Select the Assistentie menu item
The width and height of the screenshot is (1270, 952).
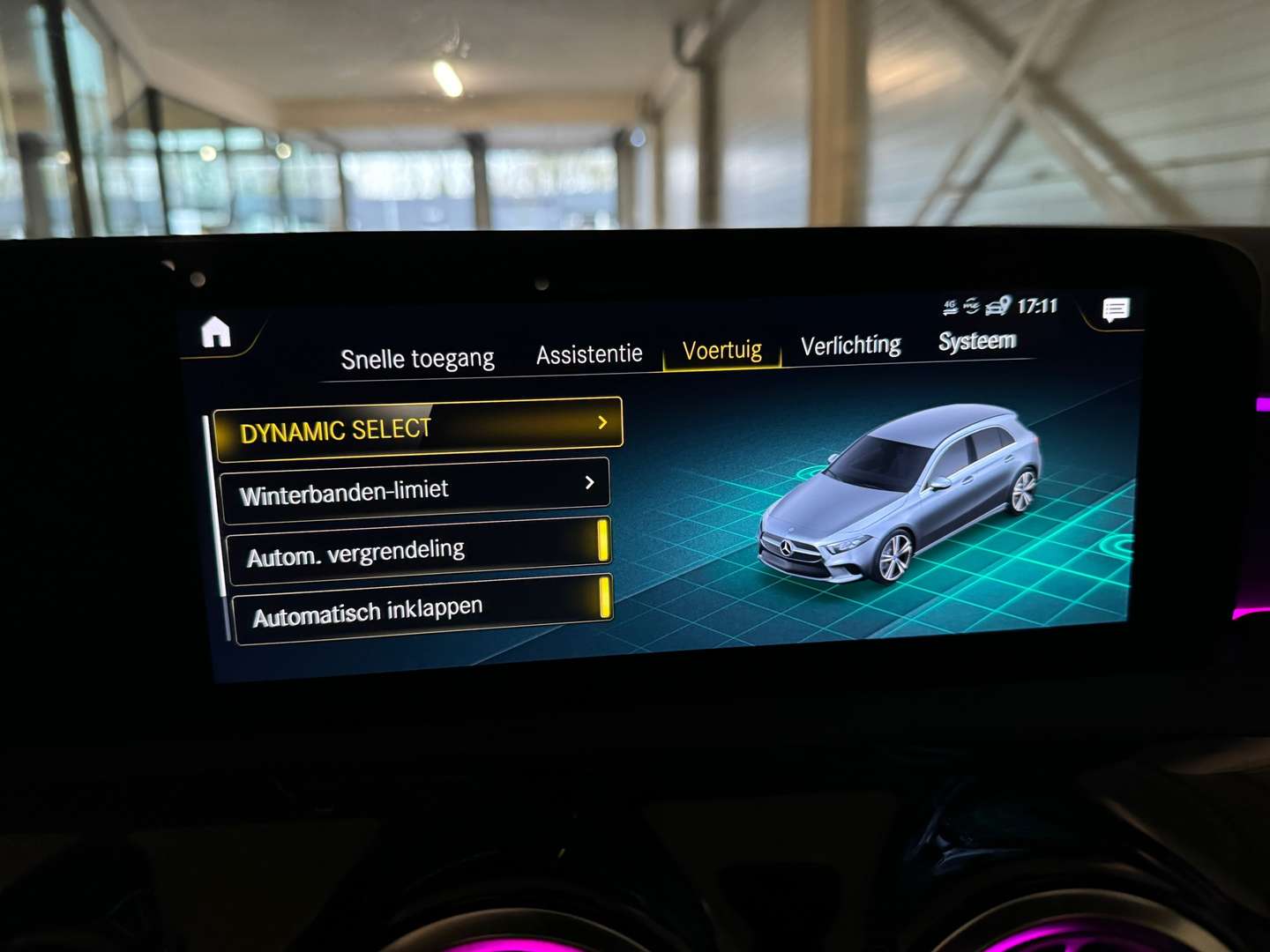(x=589, y=352)
